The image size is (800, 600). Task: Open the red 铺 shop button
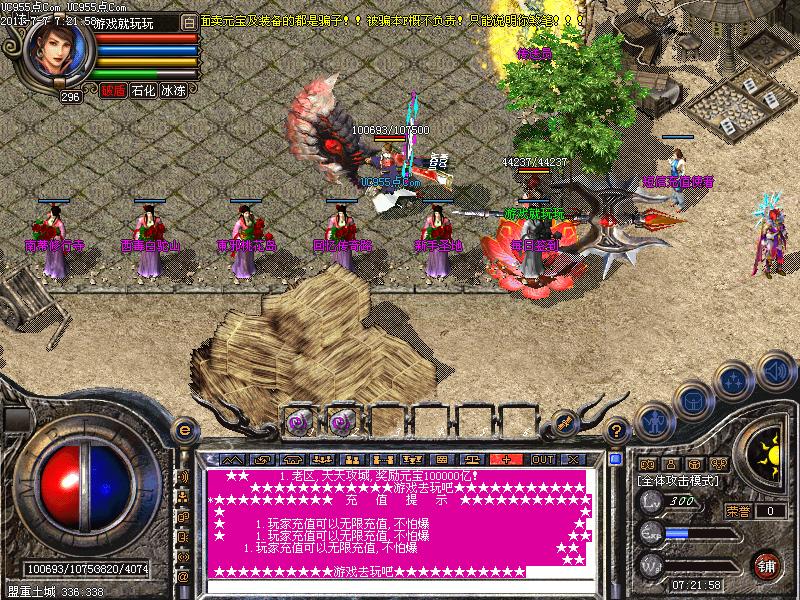coord(767,565)
